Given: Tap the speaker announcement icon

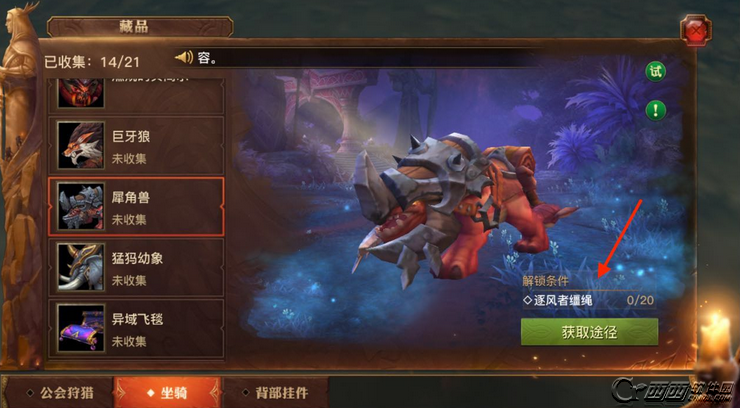Looking at the screenshot, I should tap(184, 57).
